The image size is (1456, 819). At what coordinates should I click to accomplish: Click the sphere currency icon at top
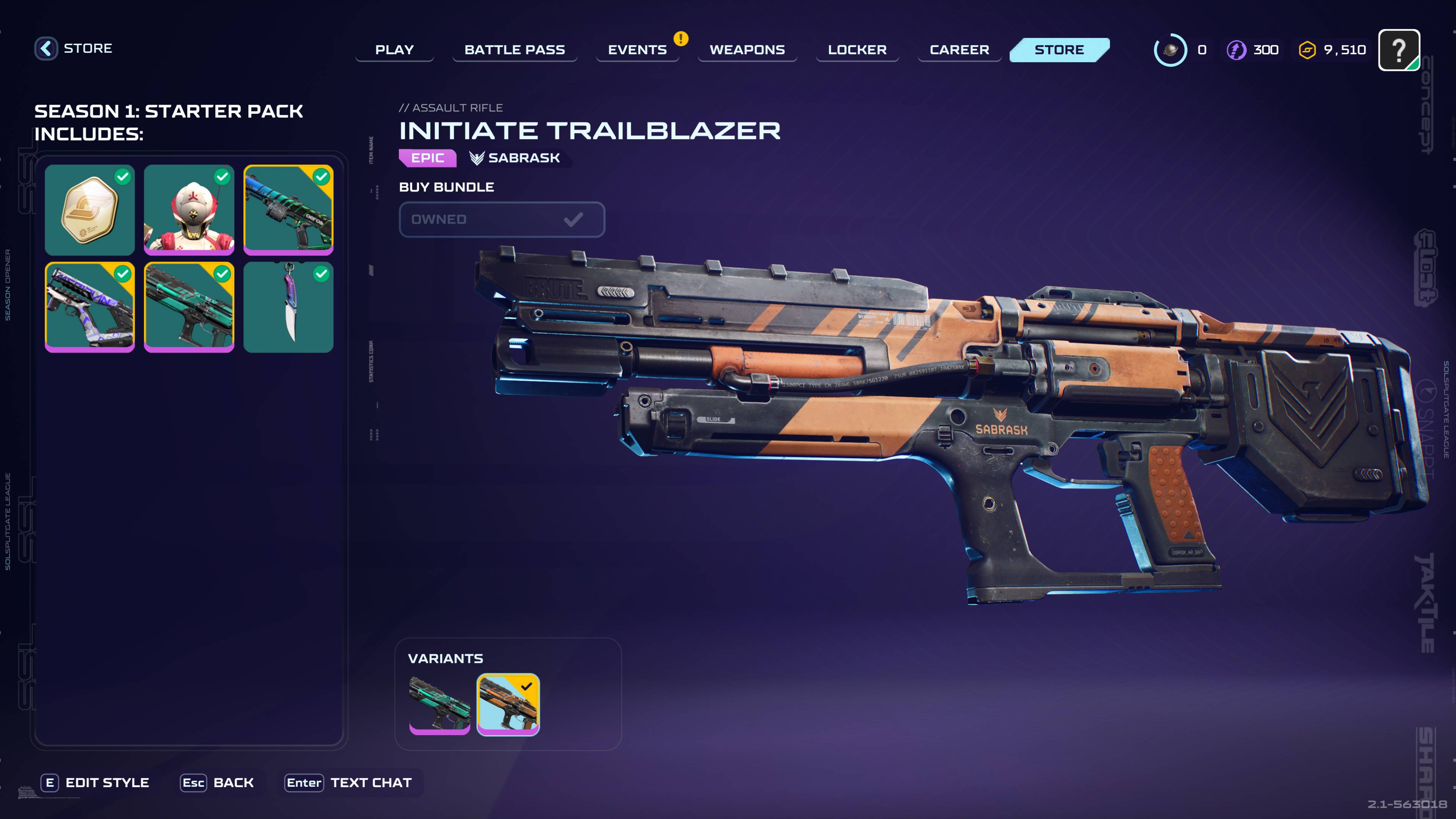pyautogui.click(x=1170, y=50)
